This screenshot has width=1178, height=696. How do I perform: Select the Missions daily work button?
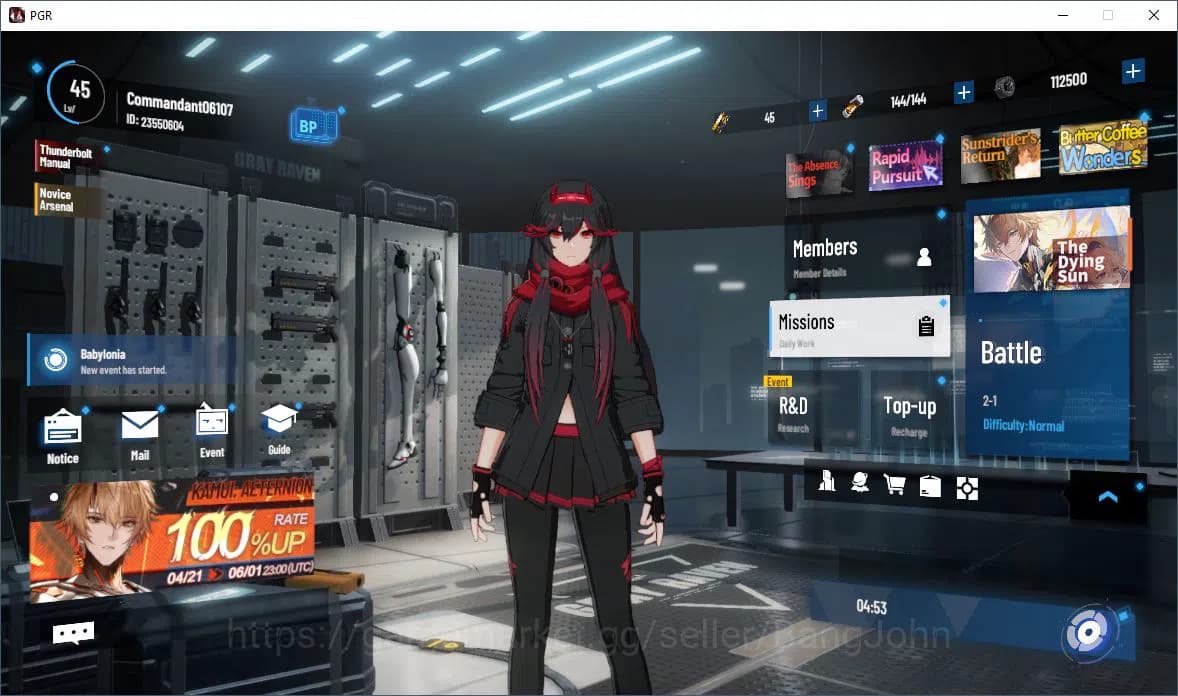pos(859,327)
